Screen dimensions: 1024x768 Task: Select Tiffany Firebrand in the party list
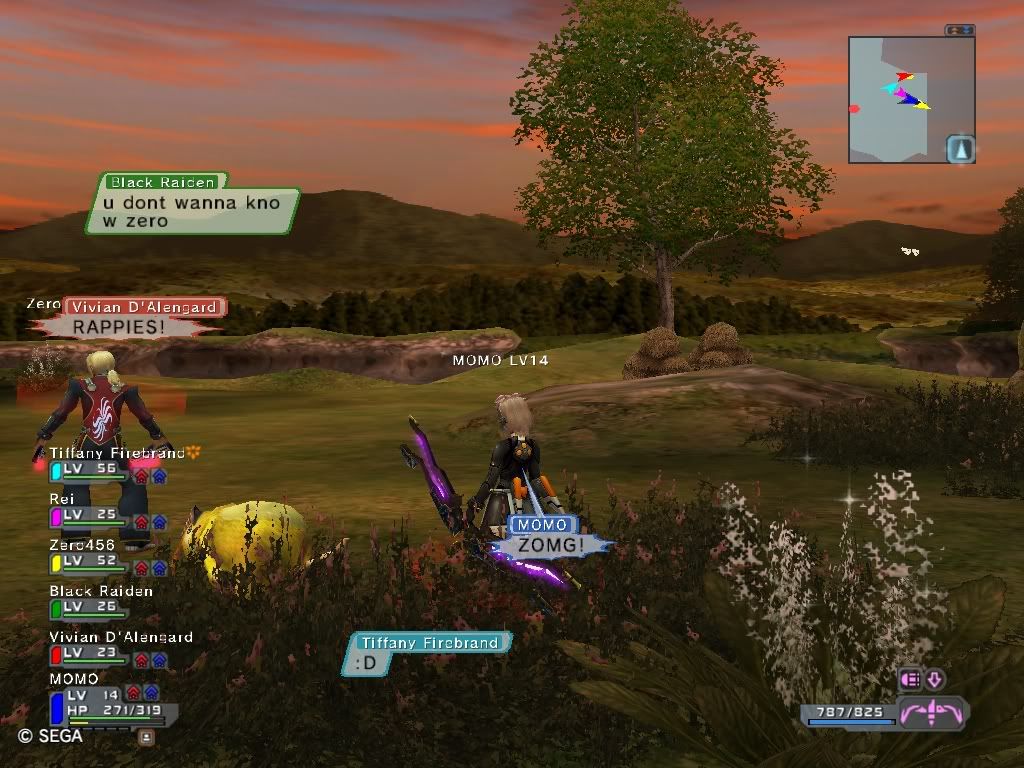coord(117,454)
